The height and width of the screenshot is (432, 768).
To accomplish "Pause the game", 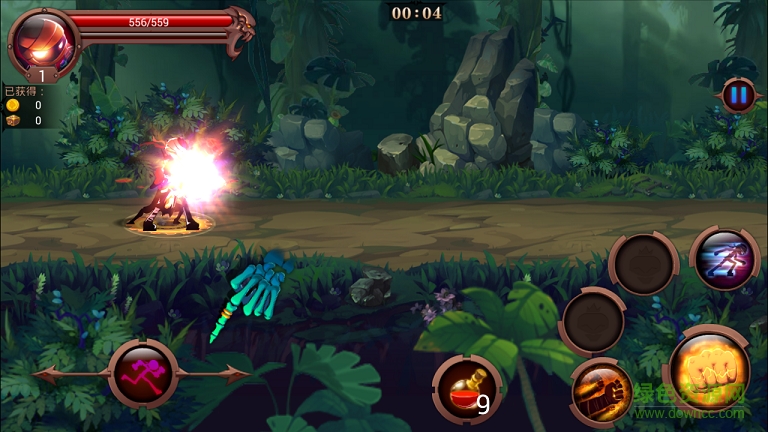I will (x=739, y=96).
